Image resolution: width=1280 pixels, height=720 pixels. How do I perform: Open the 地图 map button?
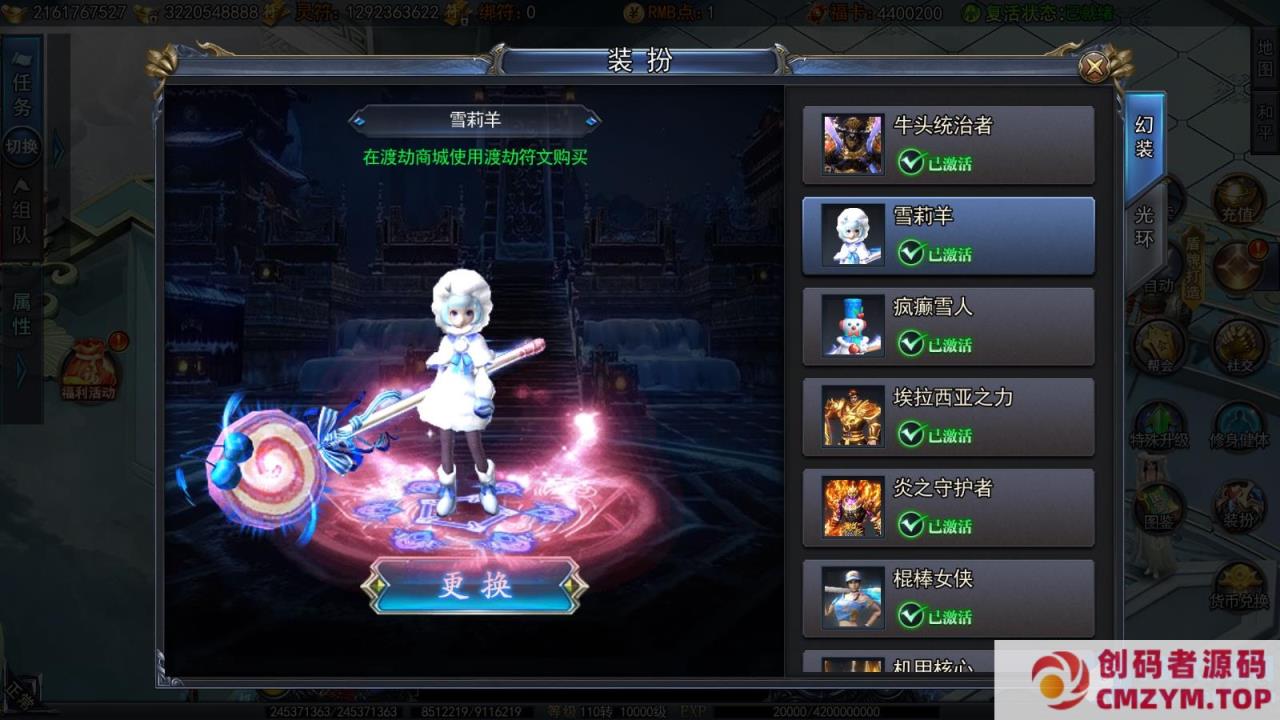point(1265,58)
